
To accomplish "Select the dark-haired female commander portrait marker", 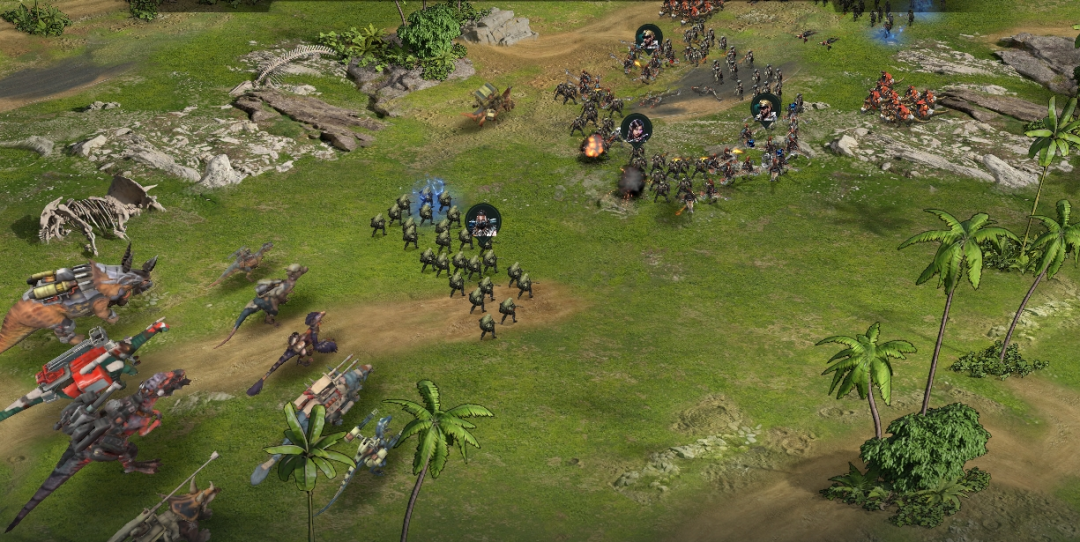I will [636, 128].
